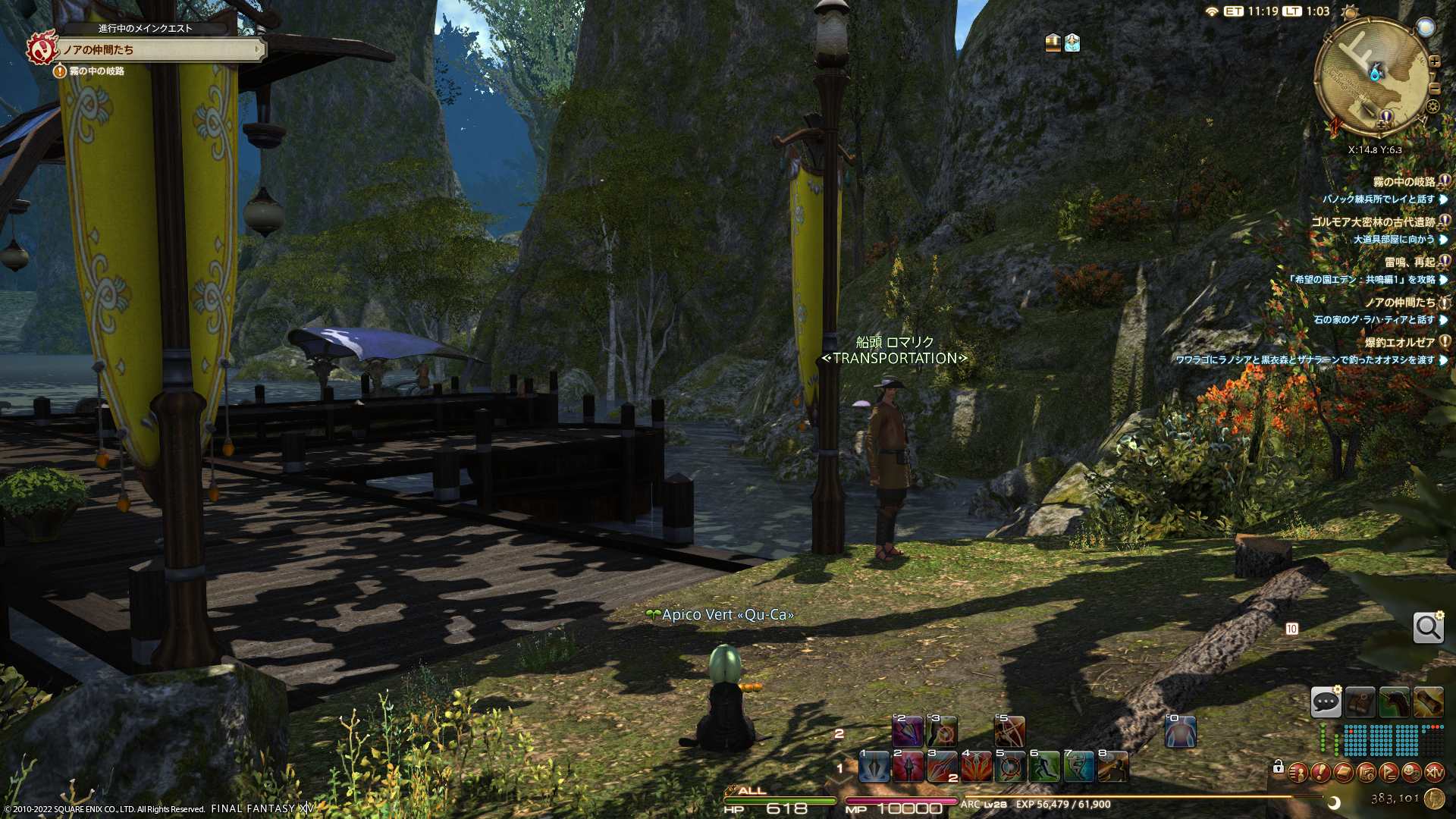Activate the green sprinting figure ability
1456x819 pixels.
tap(1044, 767)
